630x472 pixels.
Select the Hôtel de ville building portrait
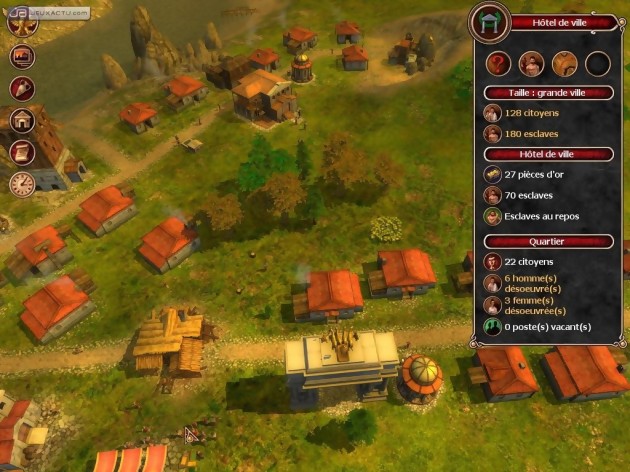coord(490,22)
